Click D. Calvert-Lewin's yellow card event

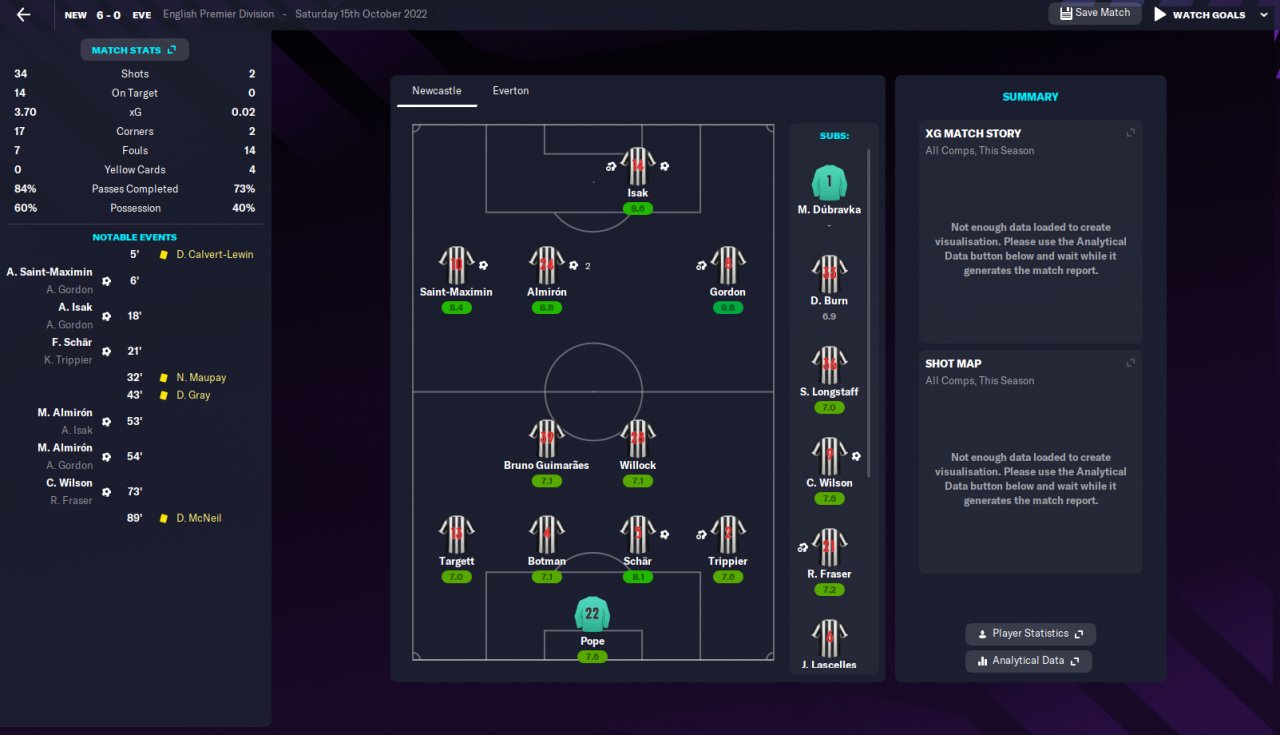214,255
